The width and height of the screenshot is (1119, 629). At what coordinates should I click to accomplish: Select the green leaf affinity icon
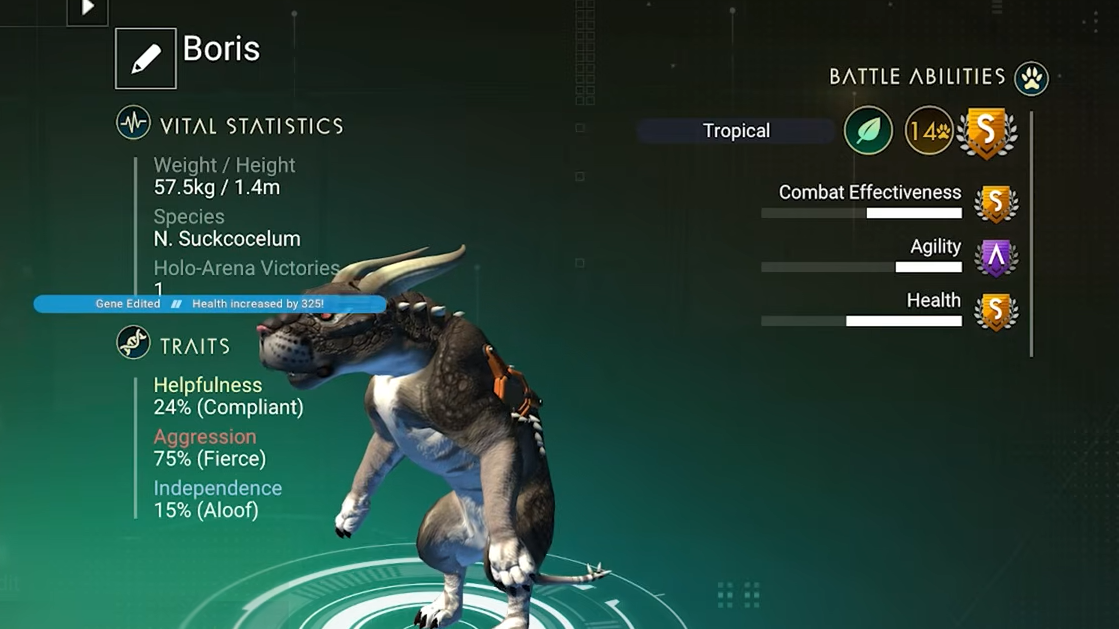tap(868, 131)
